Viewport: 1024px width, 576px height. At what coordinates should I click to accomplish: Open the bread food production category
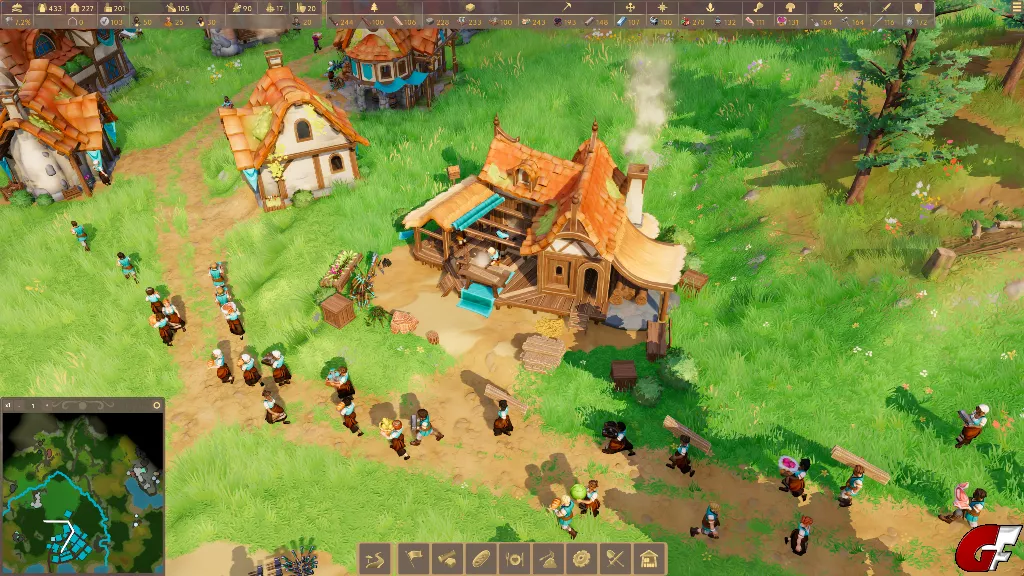[479, 558]
